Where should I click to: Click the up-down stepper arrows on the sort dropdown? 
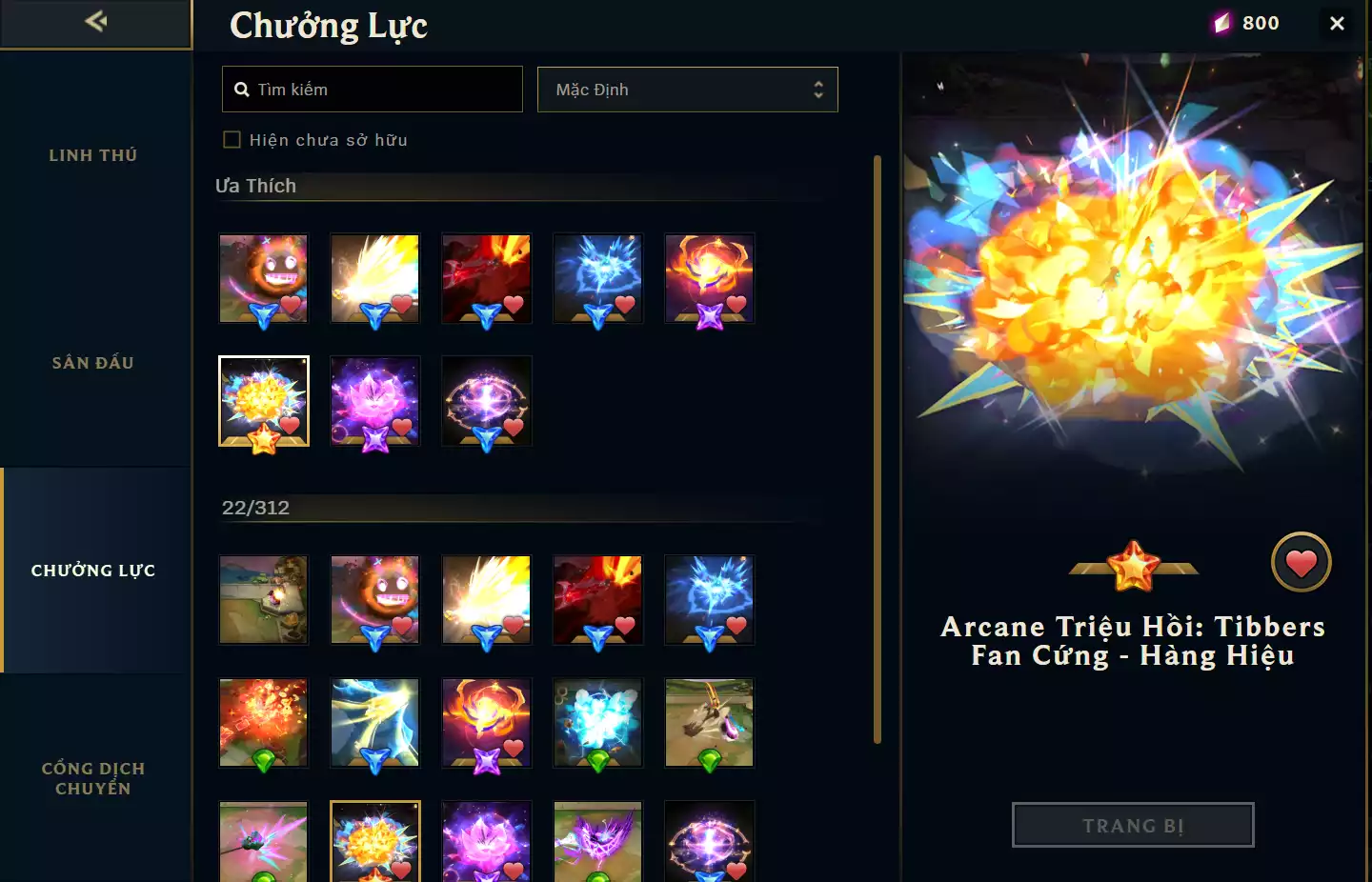818,89
